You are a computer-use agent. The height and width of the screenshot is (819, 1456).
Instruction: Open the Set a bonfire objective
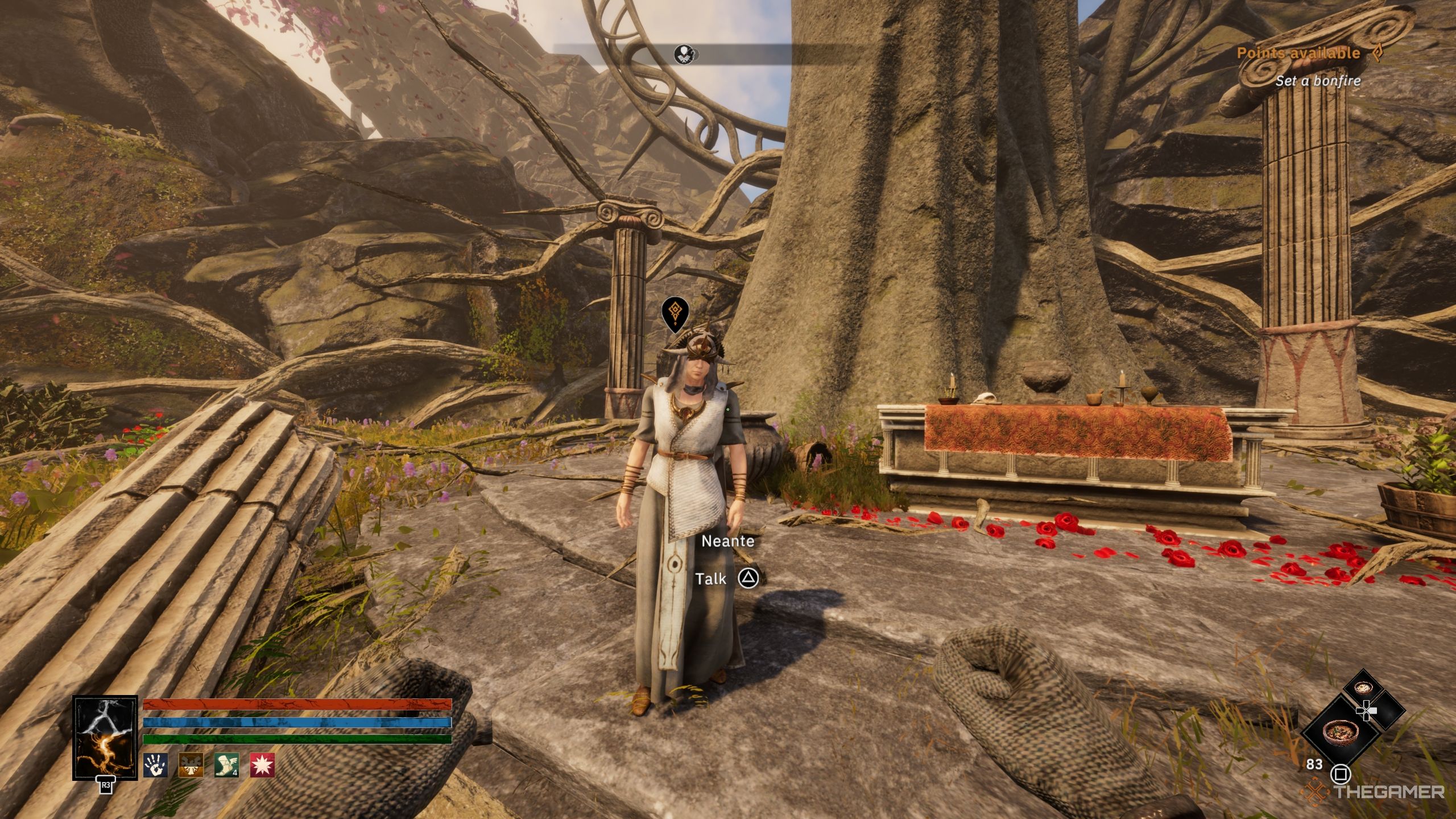click(1317, 81)
